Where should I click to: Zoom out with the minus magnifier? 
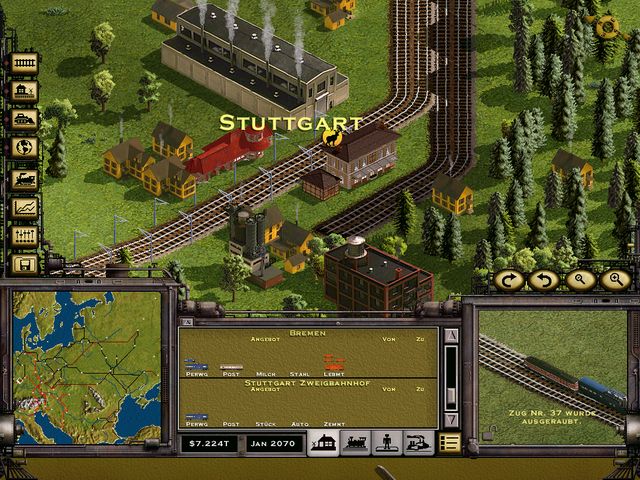coord(579,280)
